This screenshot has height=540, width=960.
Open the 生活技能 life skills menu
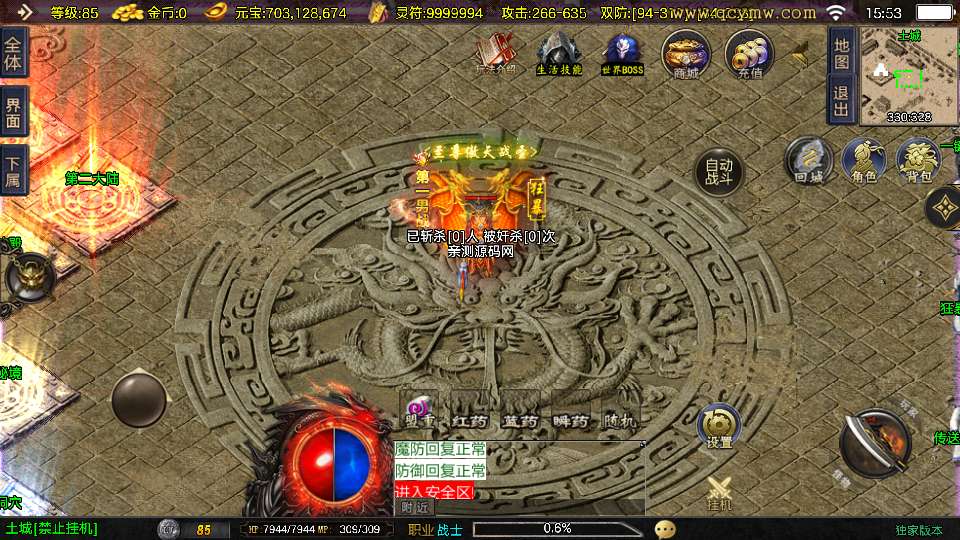559,52
